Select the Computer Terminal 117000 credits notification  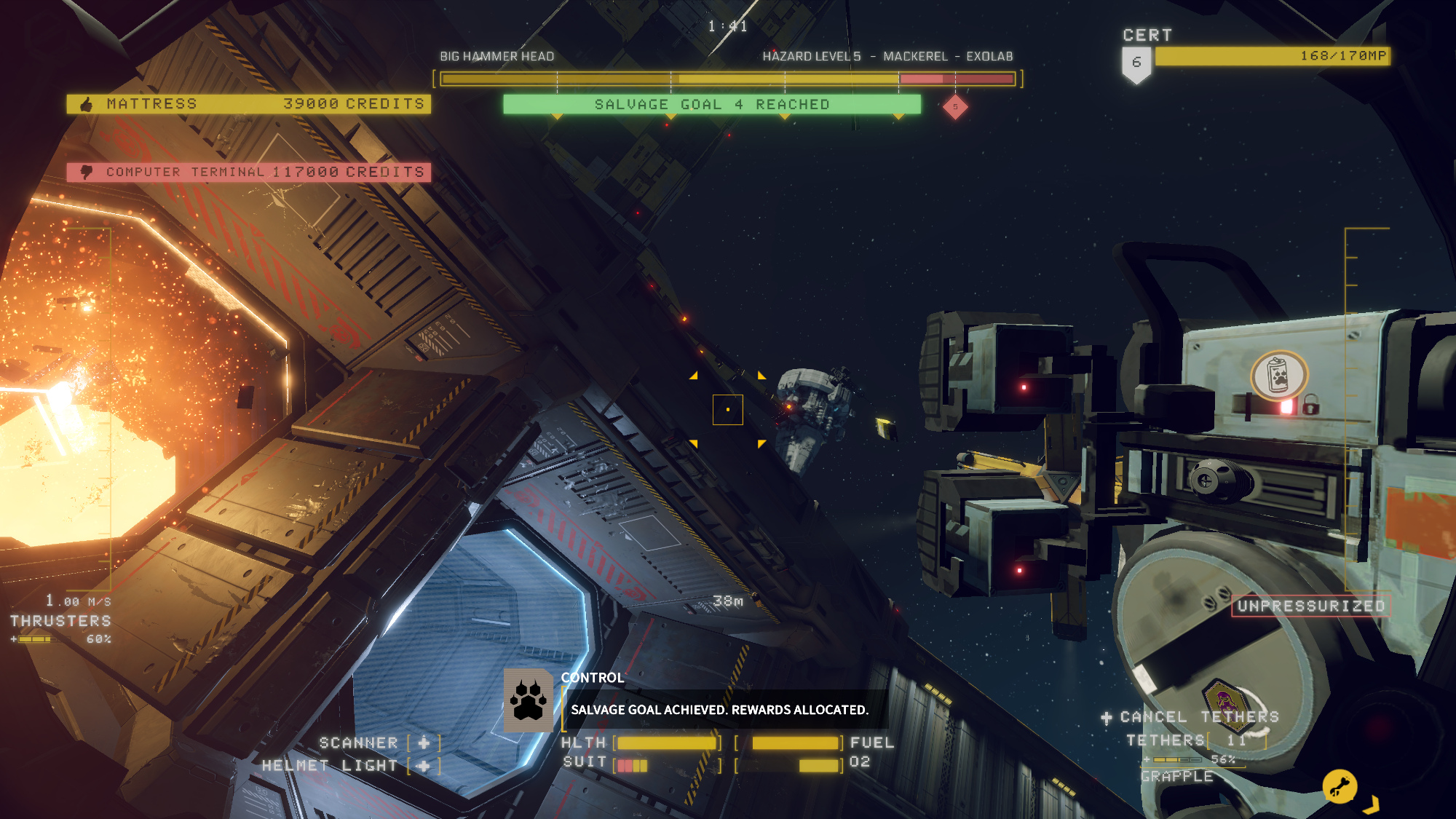248,173
